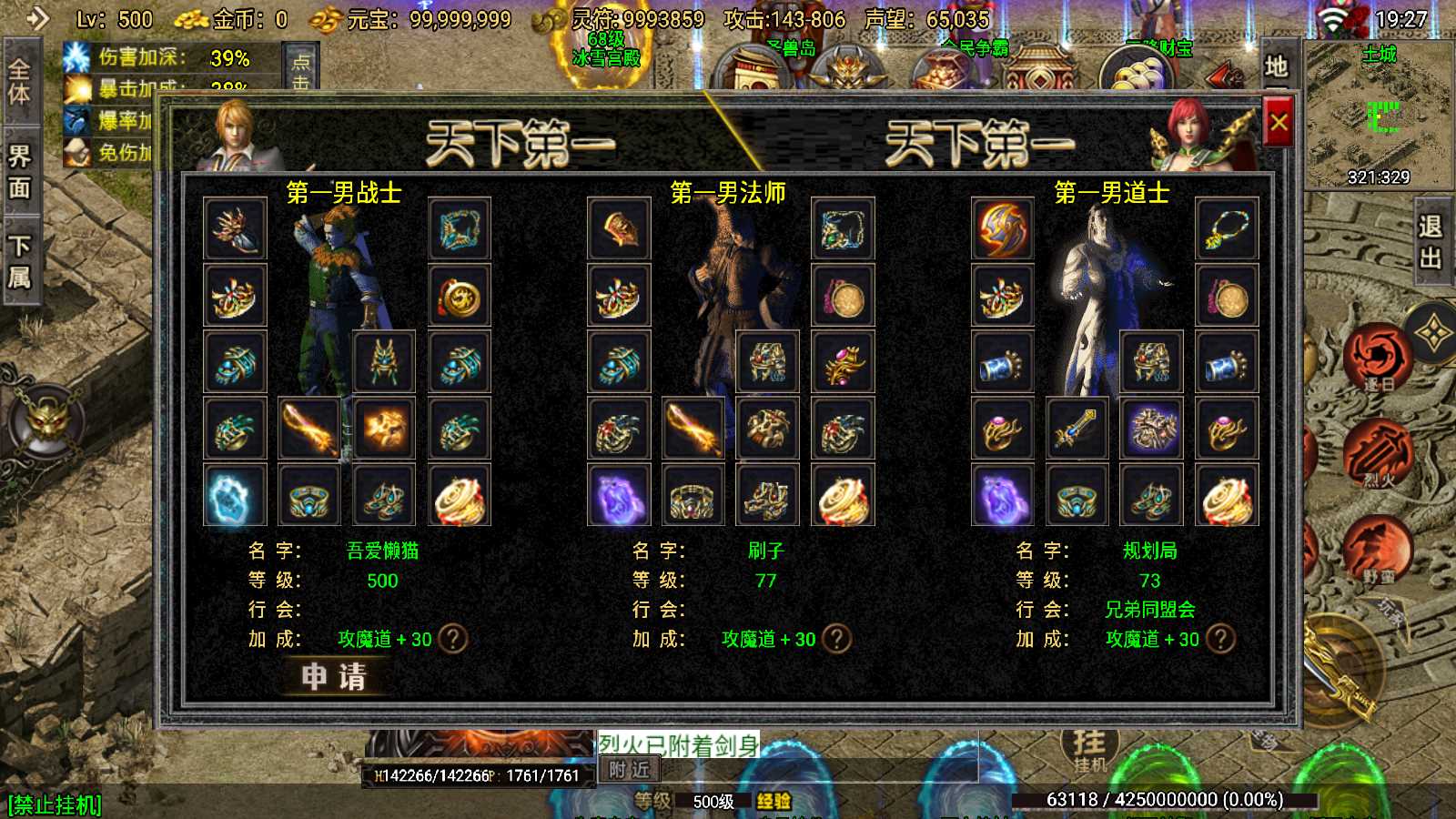Image resolution: width=1456 pixels, height=819 pixels.
Task: Switch to the 界面 side tab
Action: [x=19, y=171]
